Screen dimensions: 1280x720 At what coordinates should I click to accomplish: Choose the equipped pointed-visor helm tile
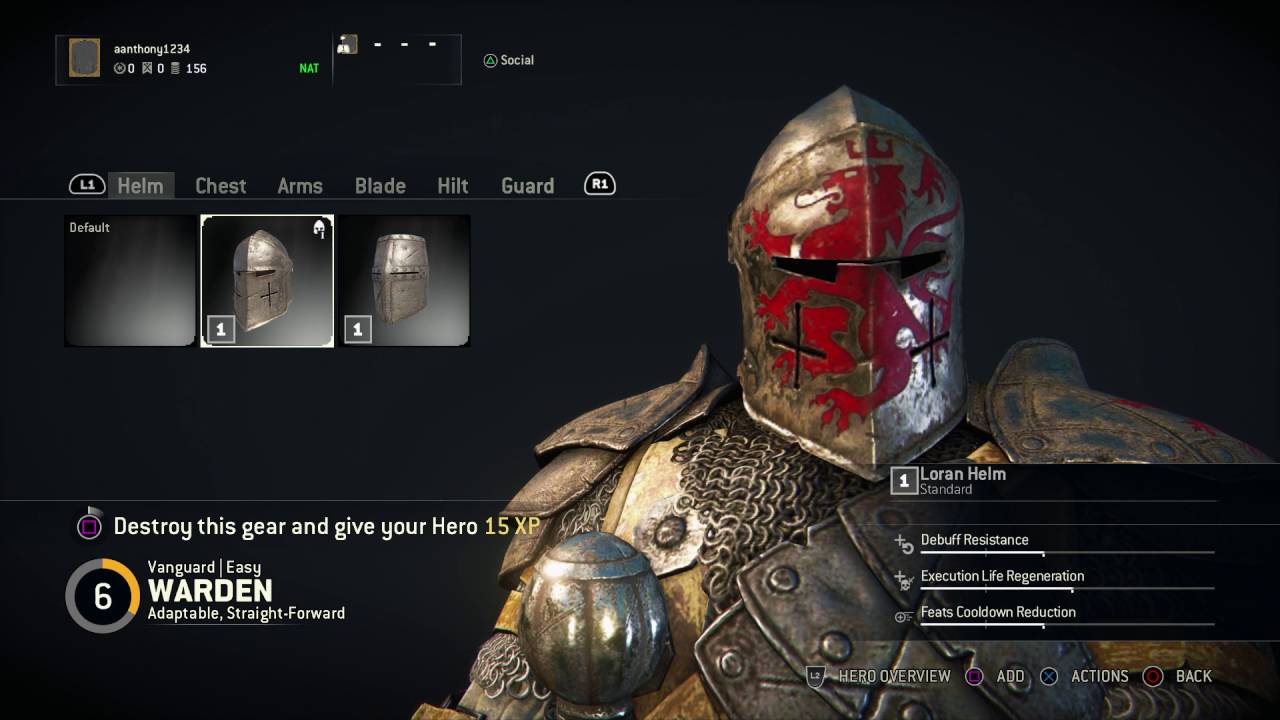[x=267, y=281]
